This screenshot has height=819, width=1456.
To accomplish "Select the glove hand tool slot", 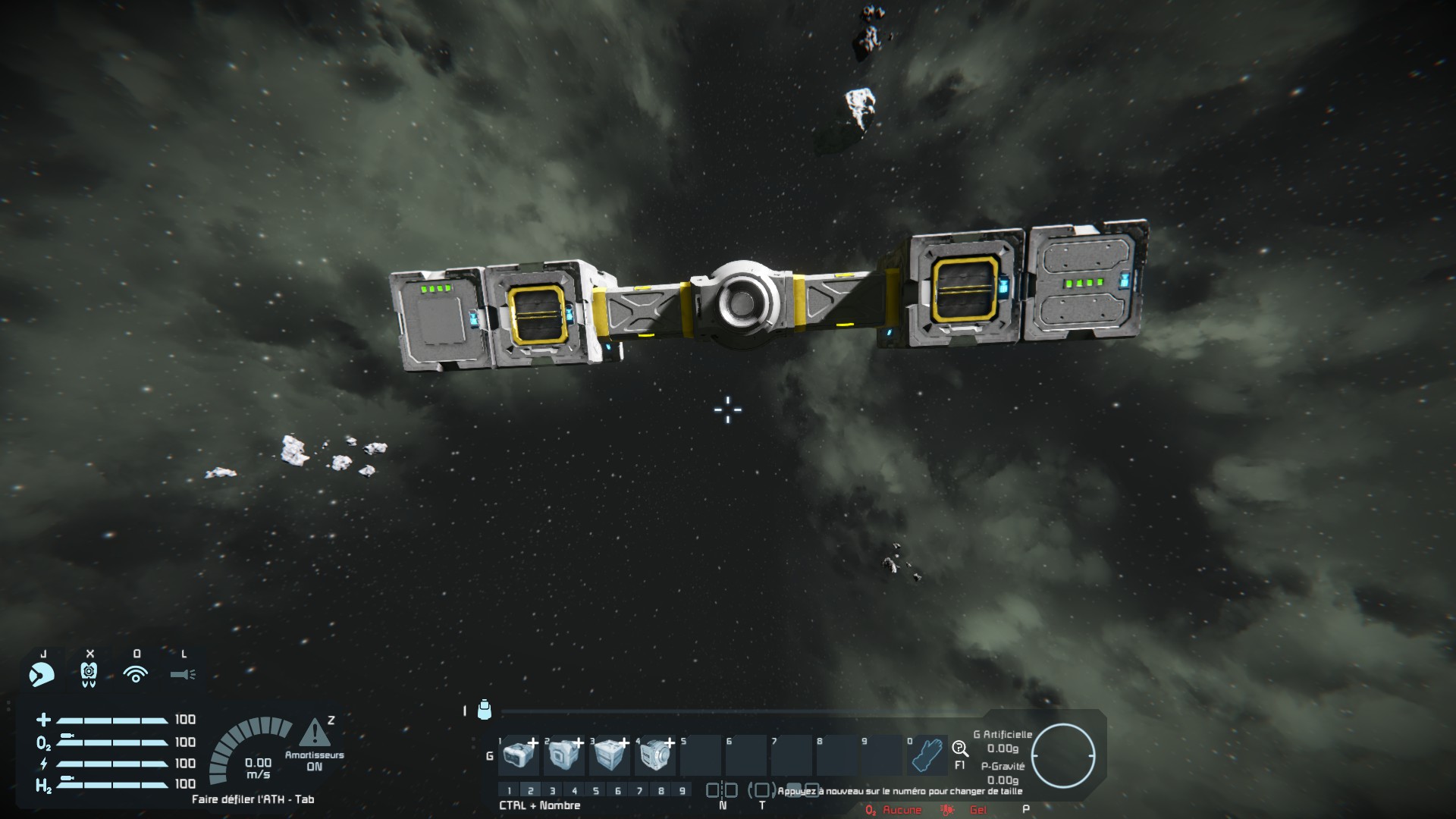I will click(928, 755).
